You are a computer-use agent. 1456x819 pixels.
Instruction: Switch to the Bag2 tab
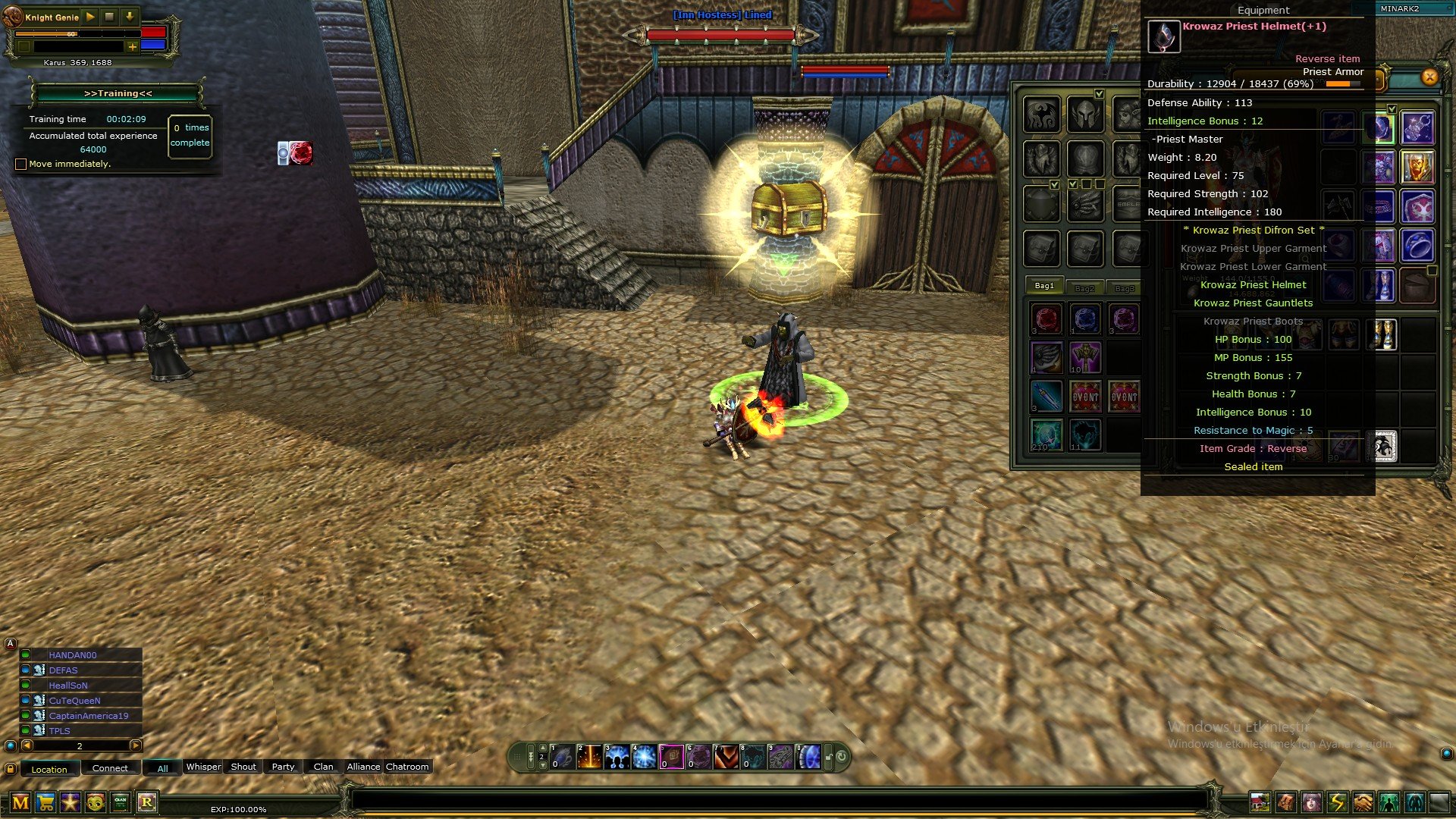click(1084, 287)
